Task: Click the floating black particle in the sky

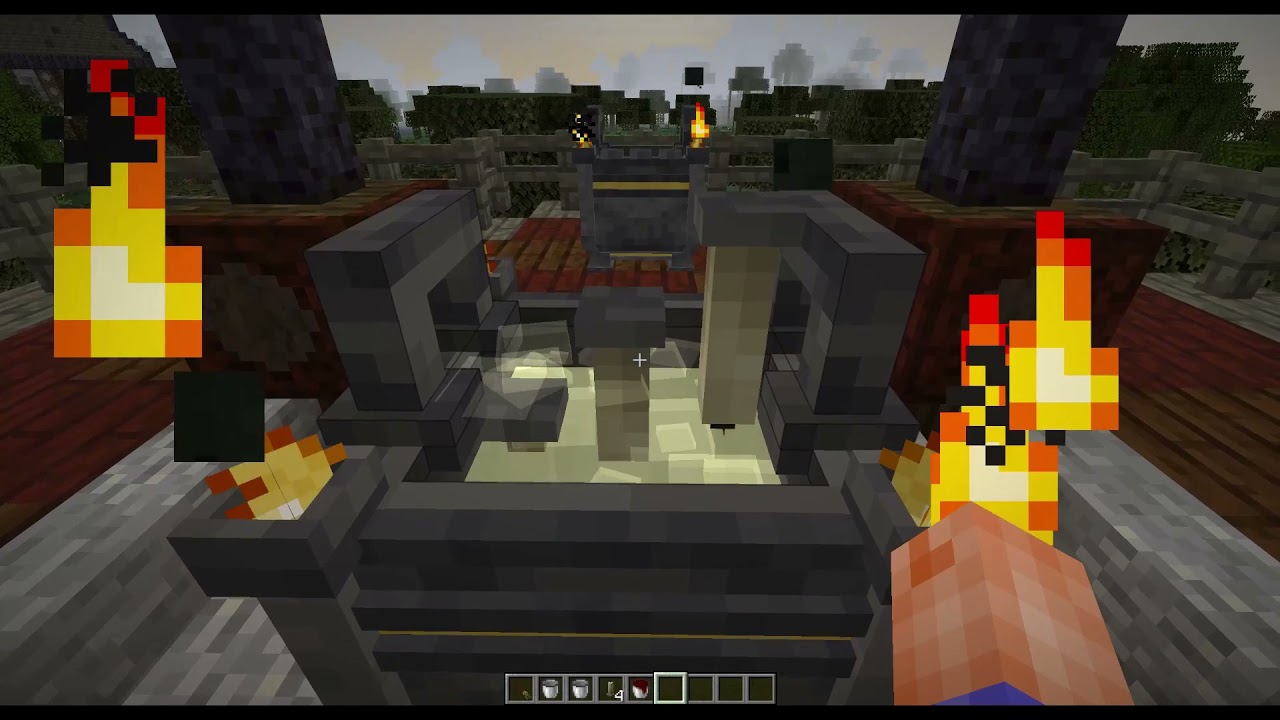Action: click(x=693, y=74)
